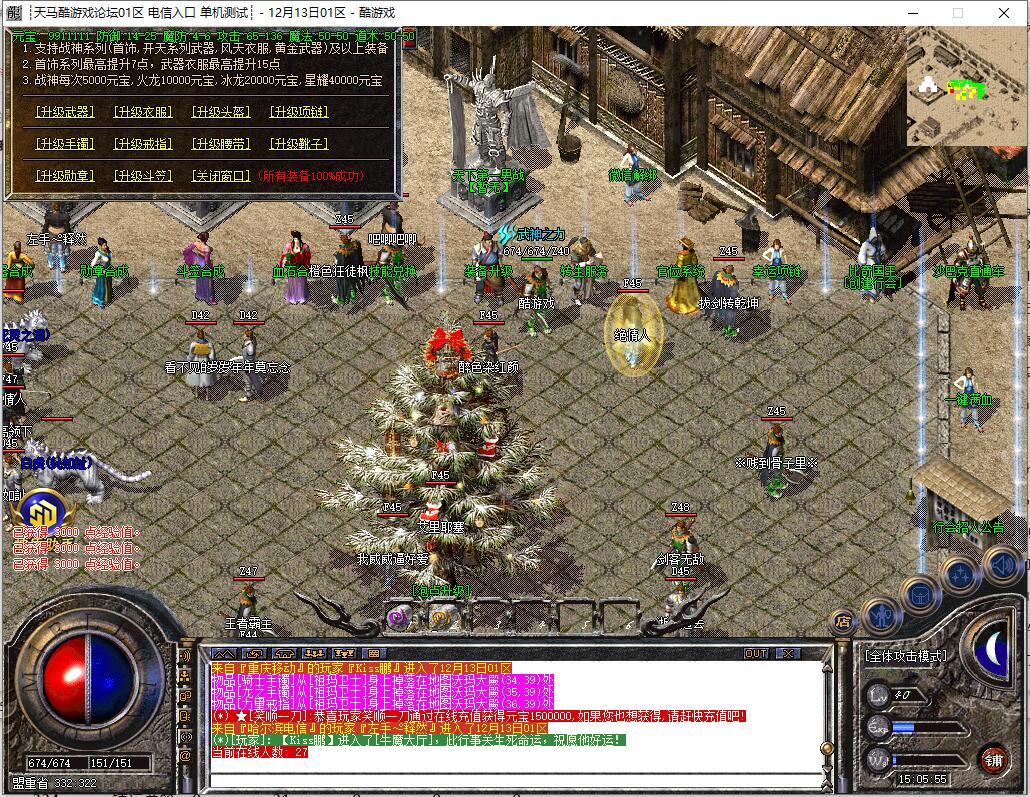Click the round 铺 stall button

991,758
